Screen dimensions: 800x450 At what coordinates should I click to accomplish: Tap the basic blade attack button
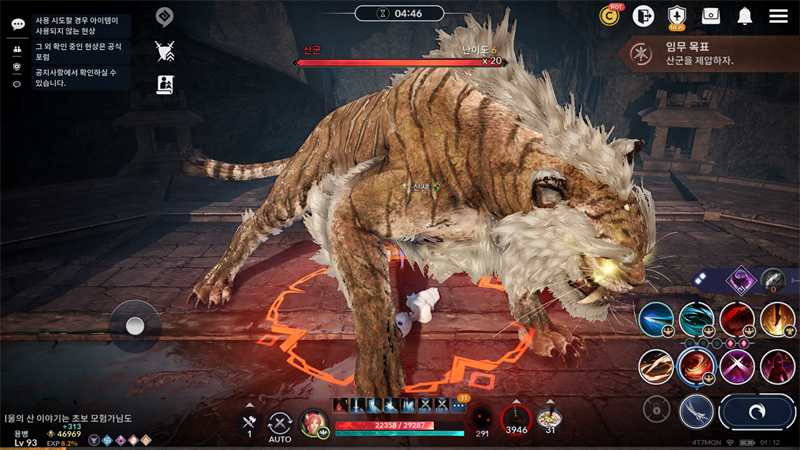[696, 410]
